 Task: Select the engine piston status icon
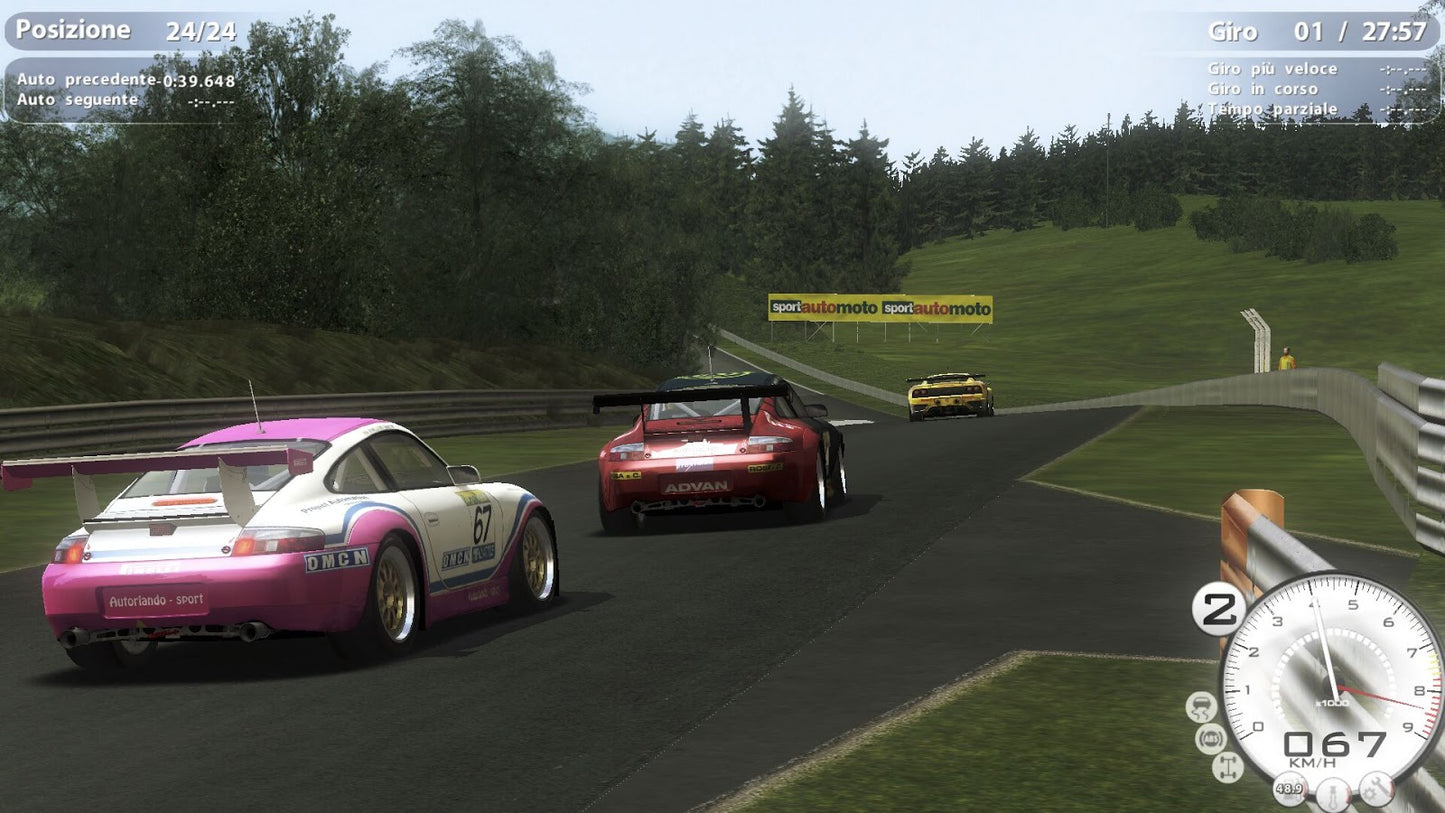pos(1331,792)
